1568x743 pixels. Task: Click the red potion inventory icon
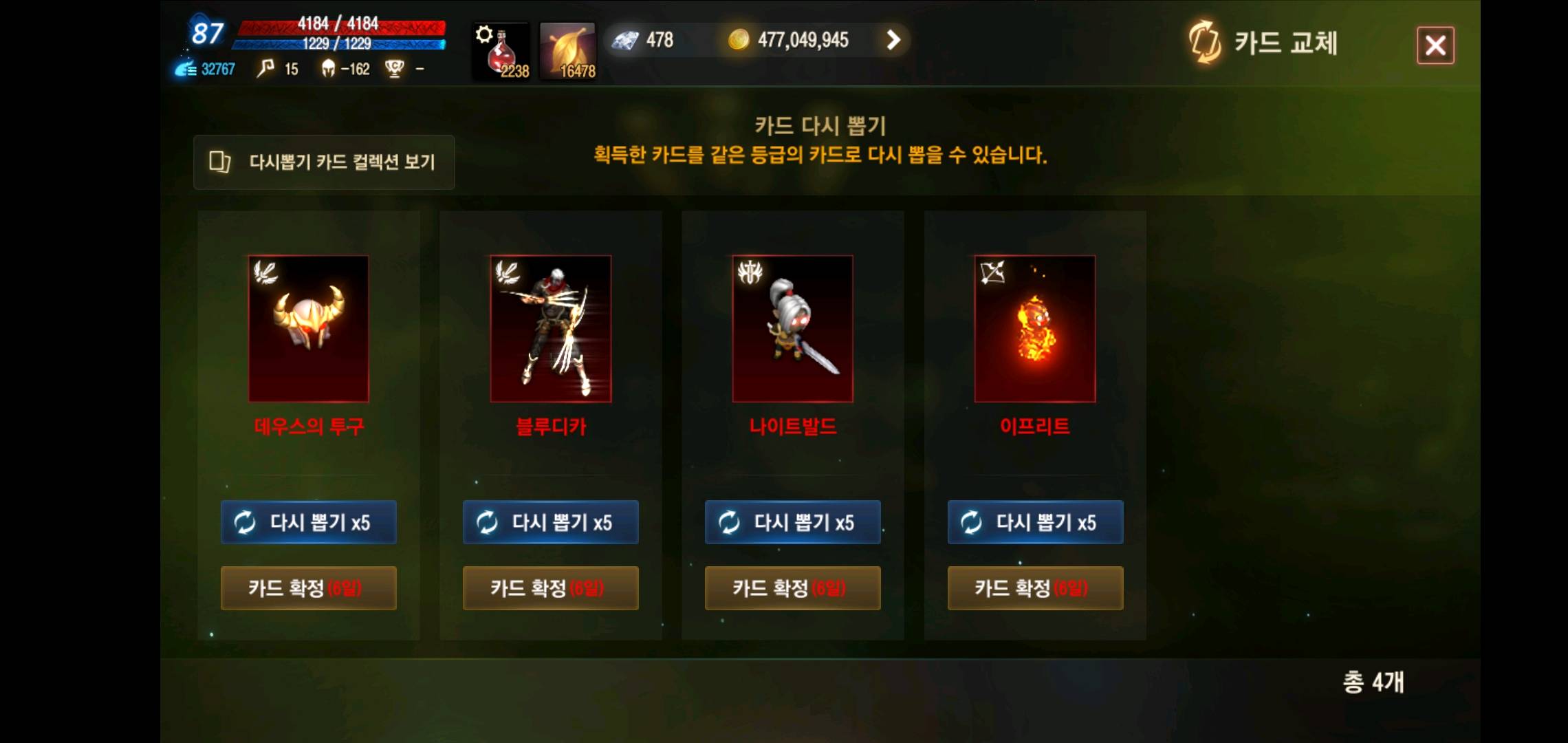point(501,48)
